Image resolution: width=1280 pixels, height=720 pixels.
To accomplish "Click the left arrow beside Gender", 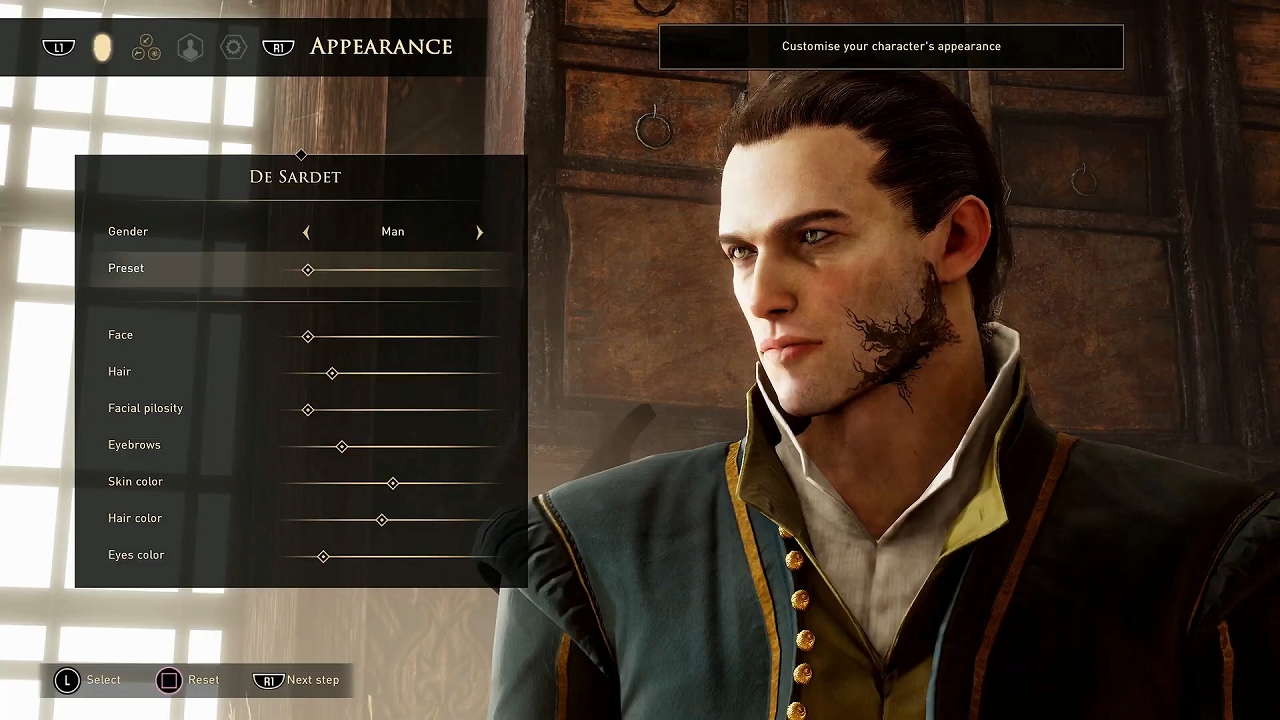I will pyautogui.click(x=306, y=232).
